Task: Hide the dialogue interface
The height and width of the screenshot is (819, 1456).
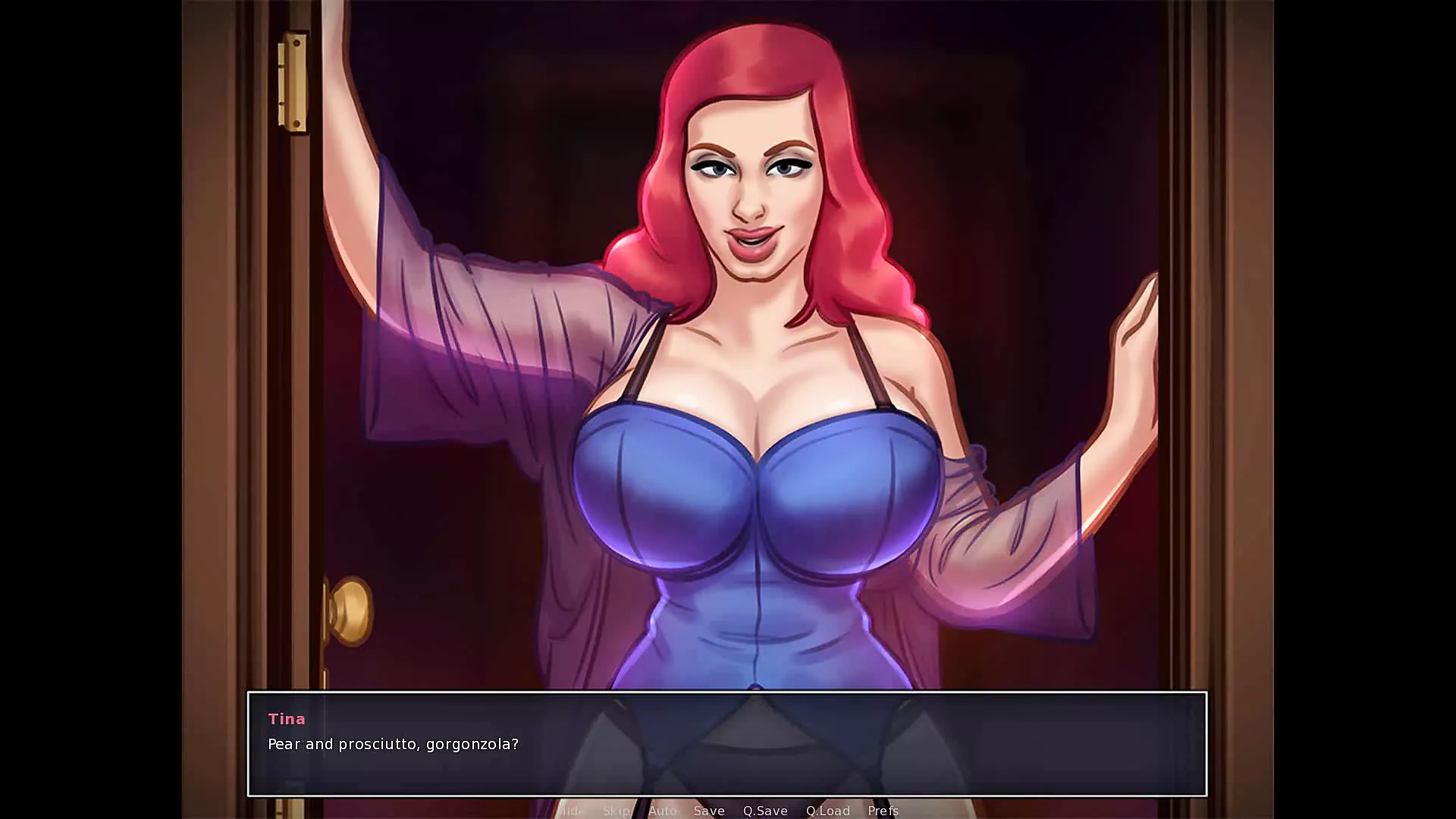Action: [x=572, y=811]
